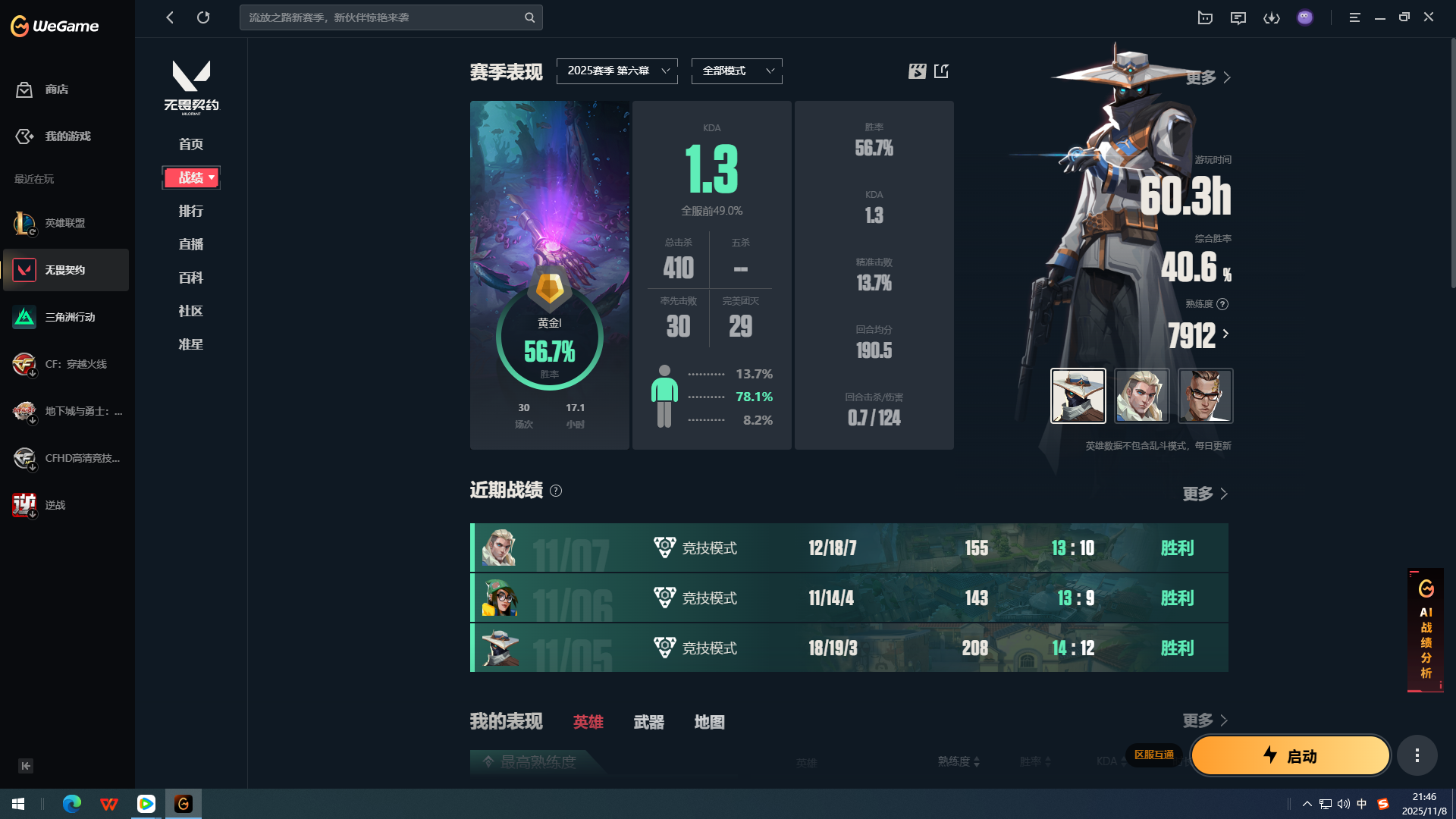Open the Valorant game logo panel
The height and width of the screenshot is (819, 1456).
click(191, 85)
